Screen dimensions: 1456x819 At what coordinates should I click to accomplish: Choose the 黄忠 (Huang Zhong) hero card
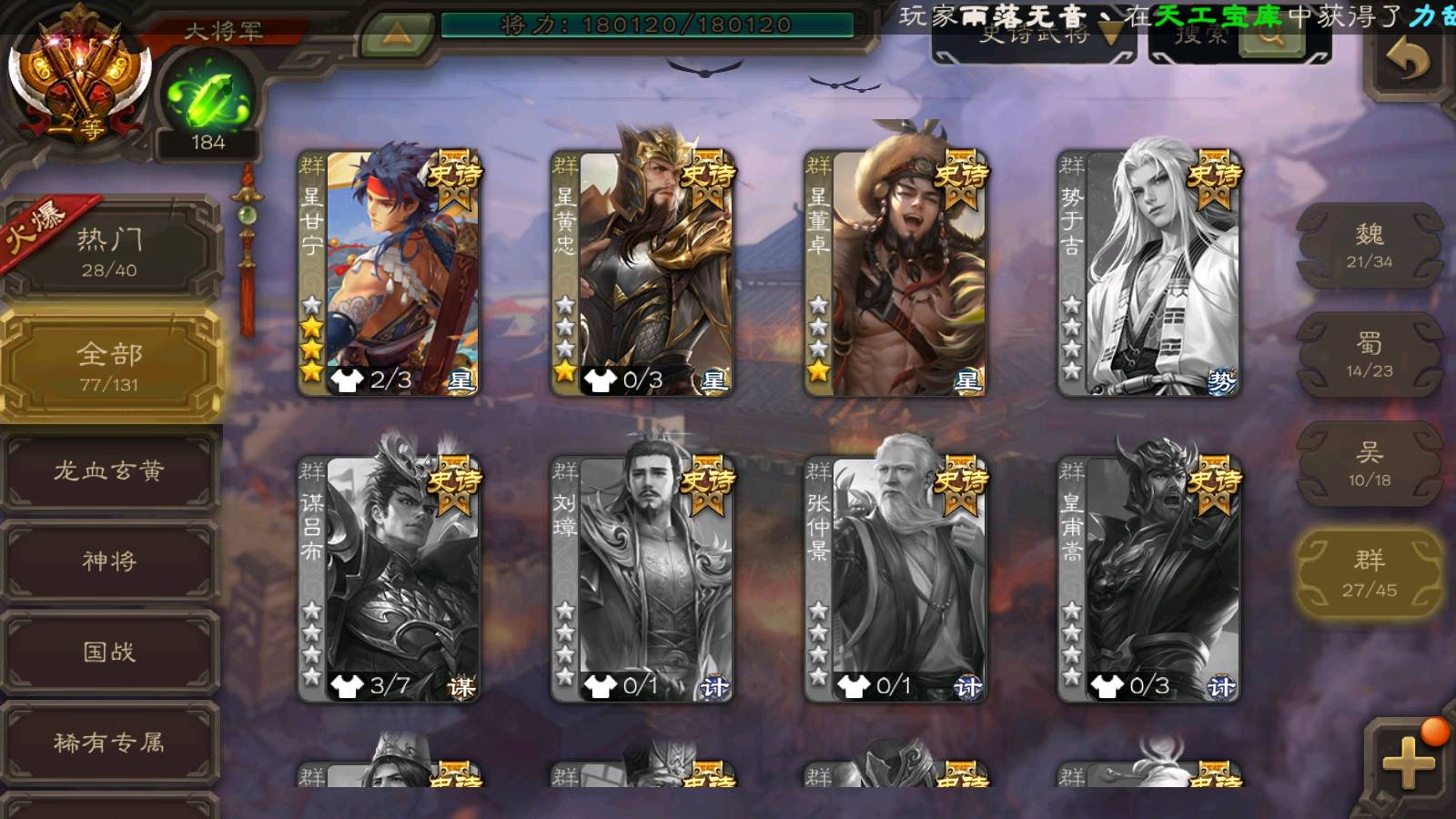[644, 273]
